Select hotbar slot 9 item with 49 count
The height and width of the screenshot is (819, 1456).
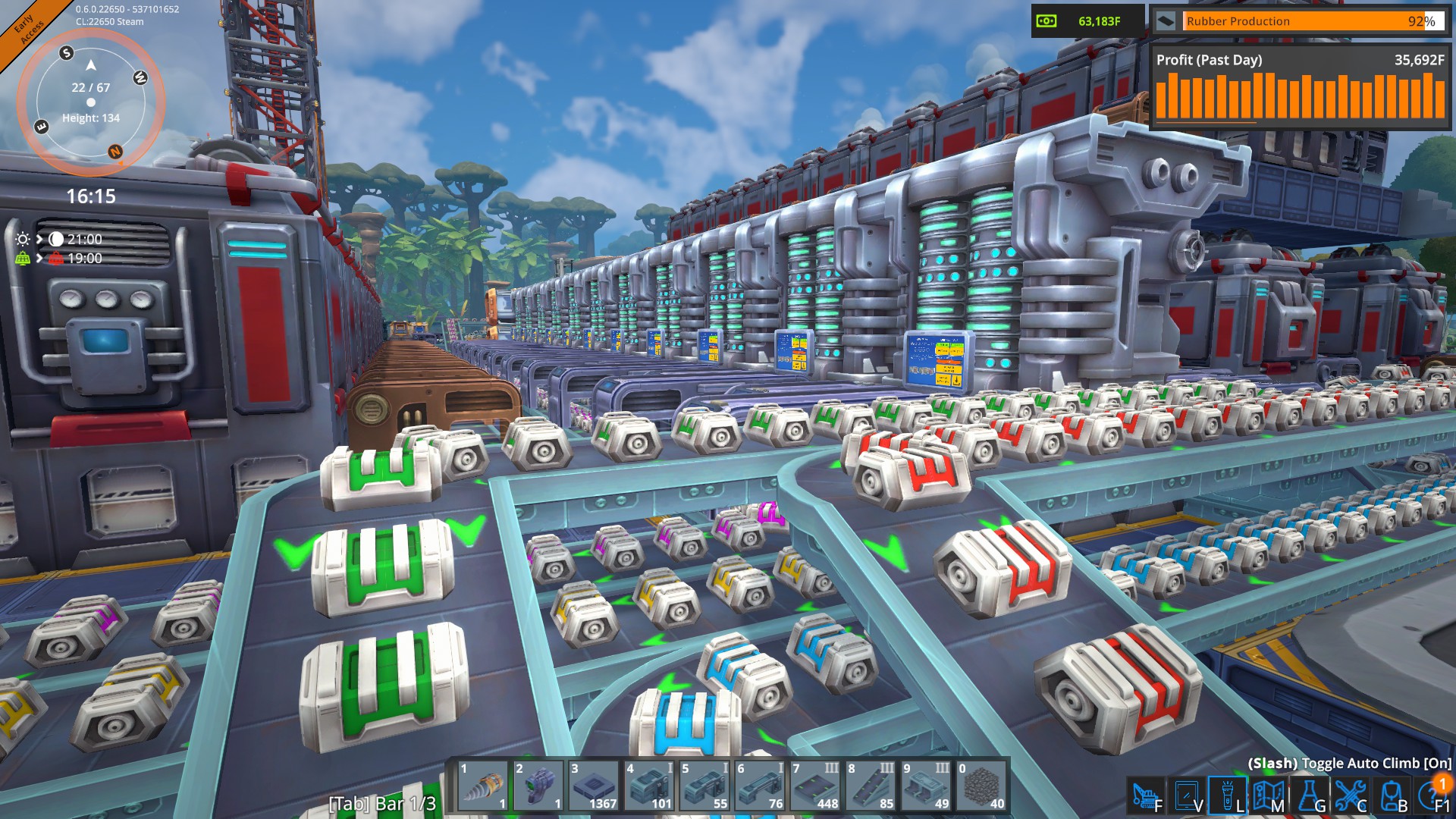click(926, 786)
